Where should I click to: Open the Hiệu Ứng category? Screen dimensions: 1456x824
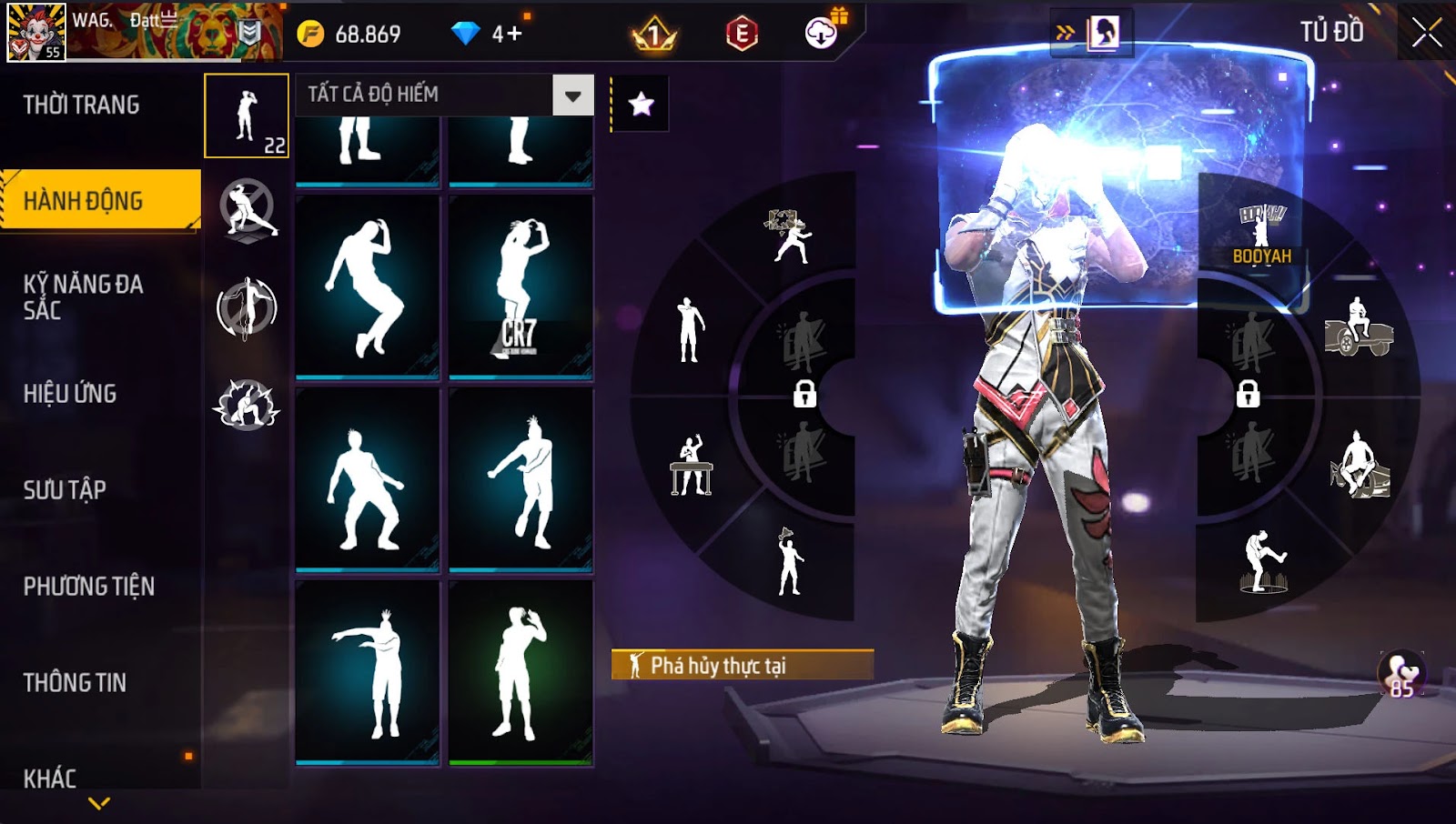click(x=70, y=394)
